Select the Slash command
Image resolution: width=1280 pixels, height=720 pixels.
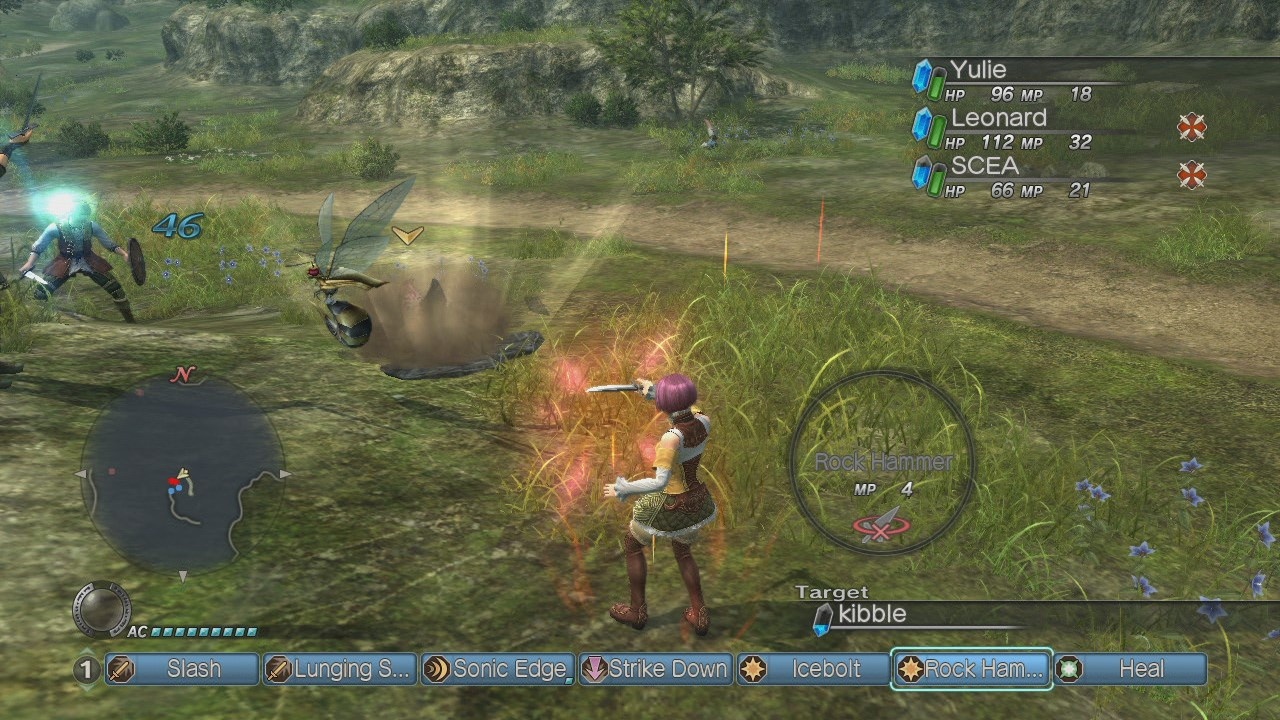click(181, 669)
